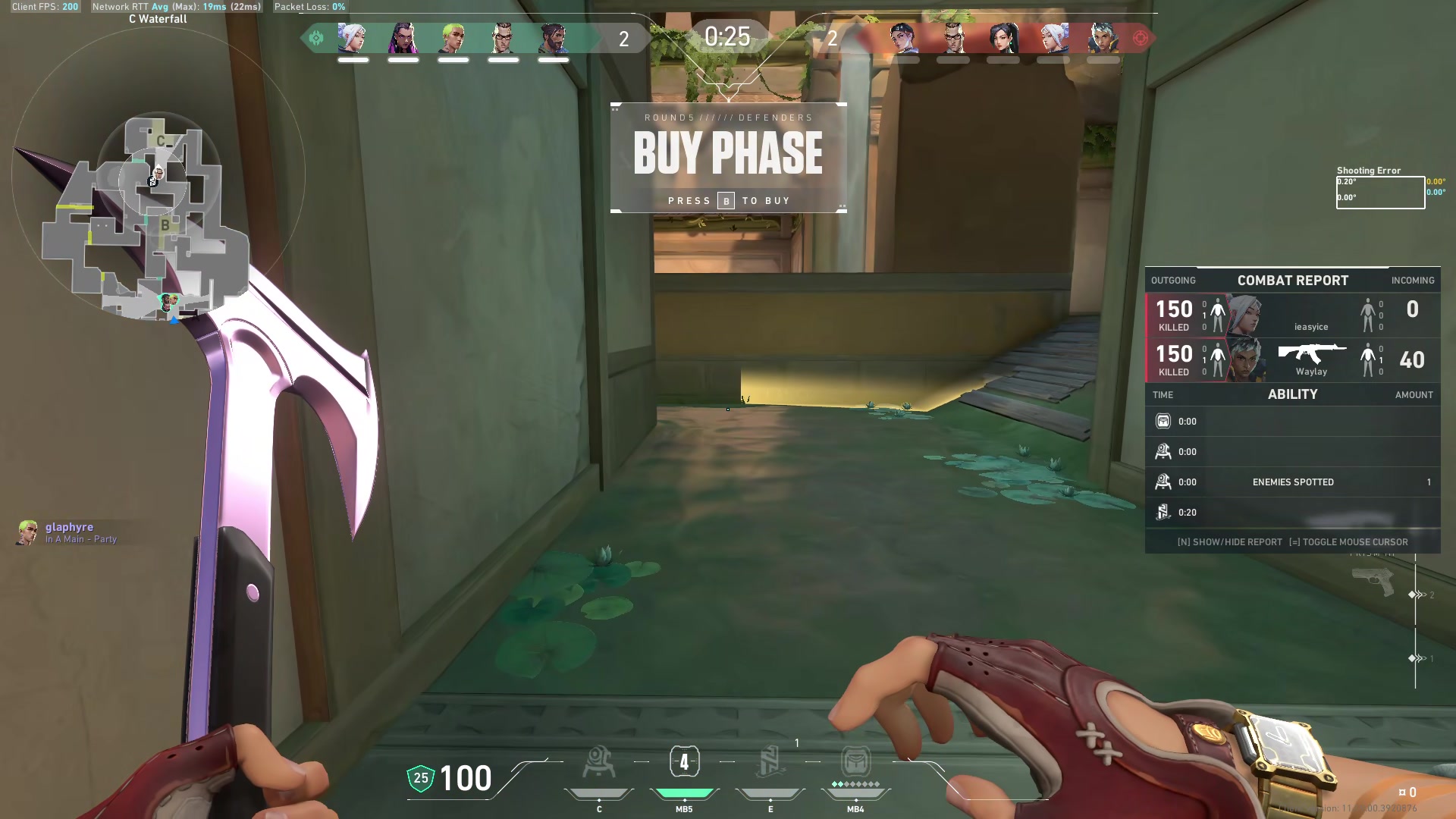Click the PRESS B TO BUY prompt

(727, 200)
